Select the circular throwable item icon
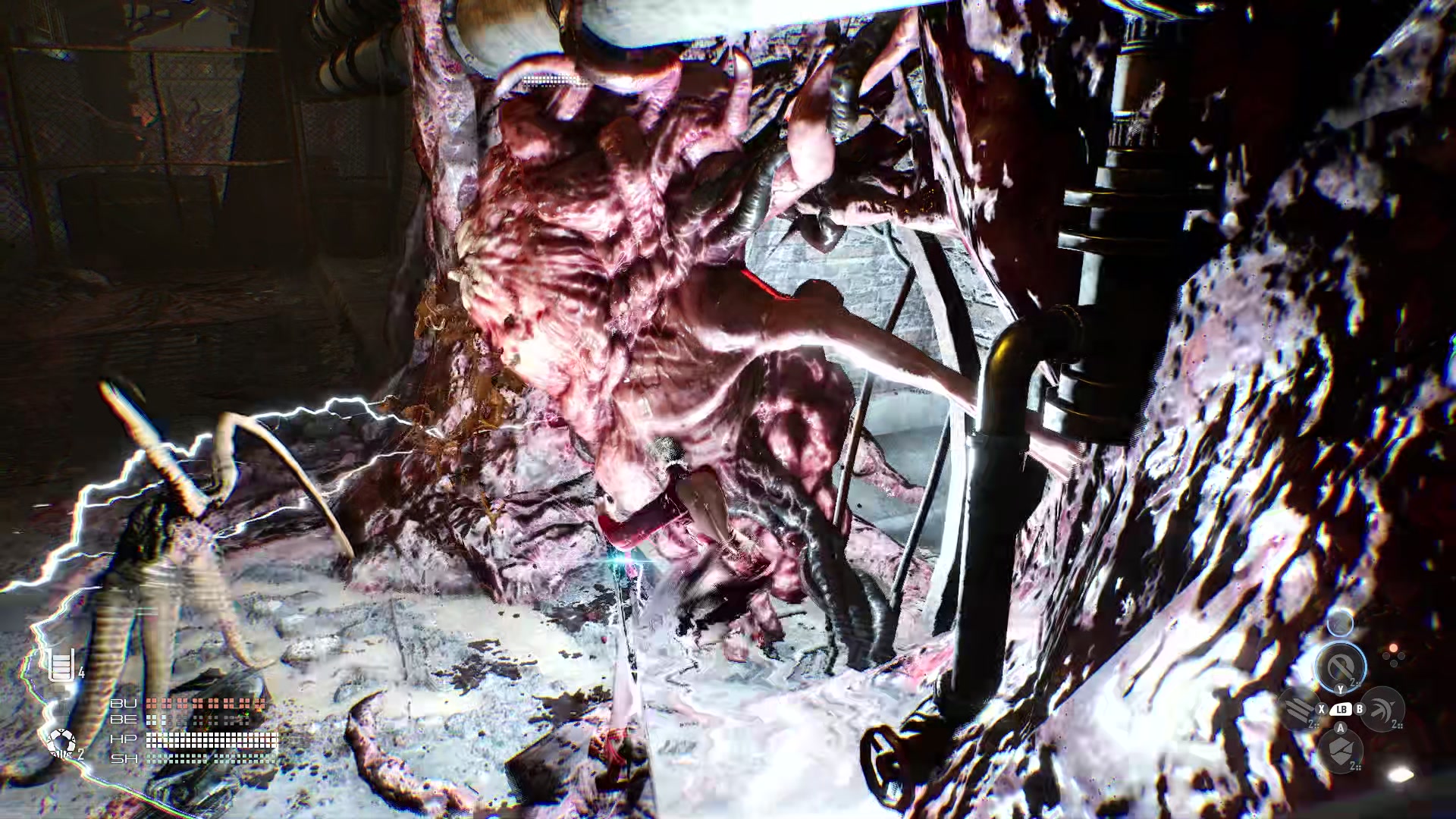This screenshot has height=819, width=1456. click(62, 742)
